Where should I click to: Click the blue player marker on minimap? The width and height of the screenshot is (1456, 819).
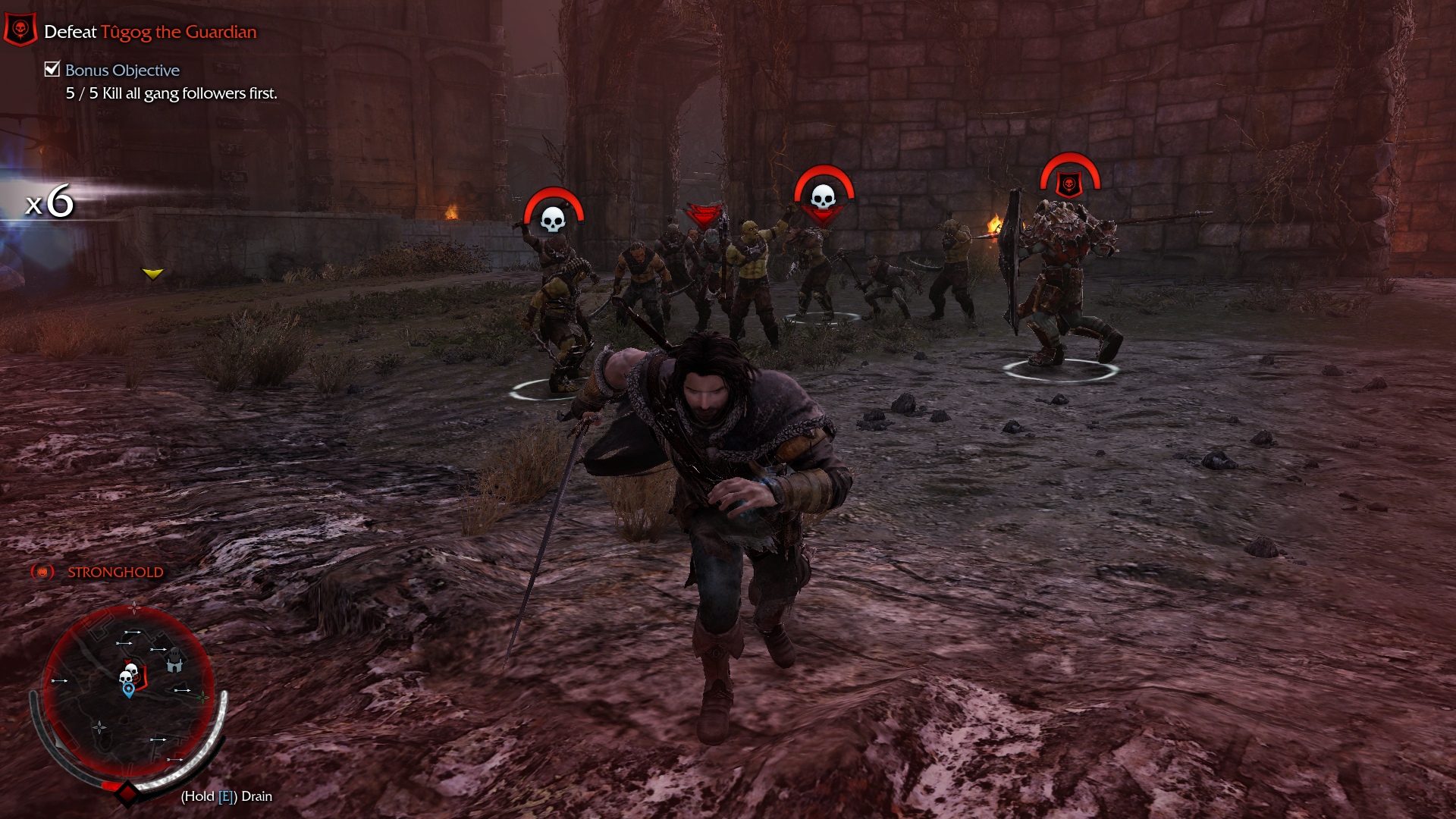(x=129, y=689)
